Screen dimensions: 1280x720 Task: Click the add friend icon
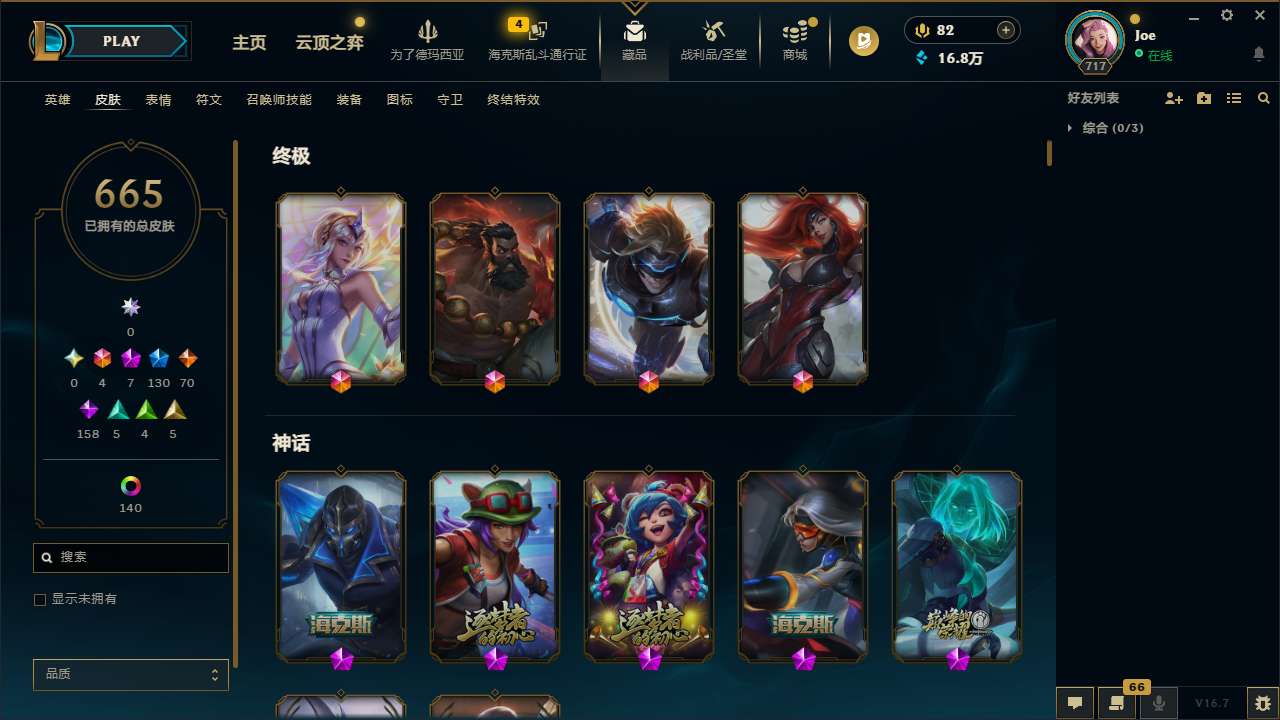[1174, 98]
